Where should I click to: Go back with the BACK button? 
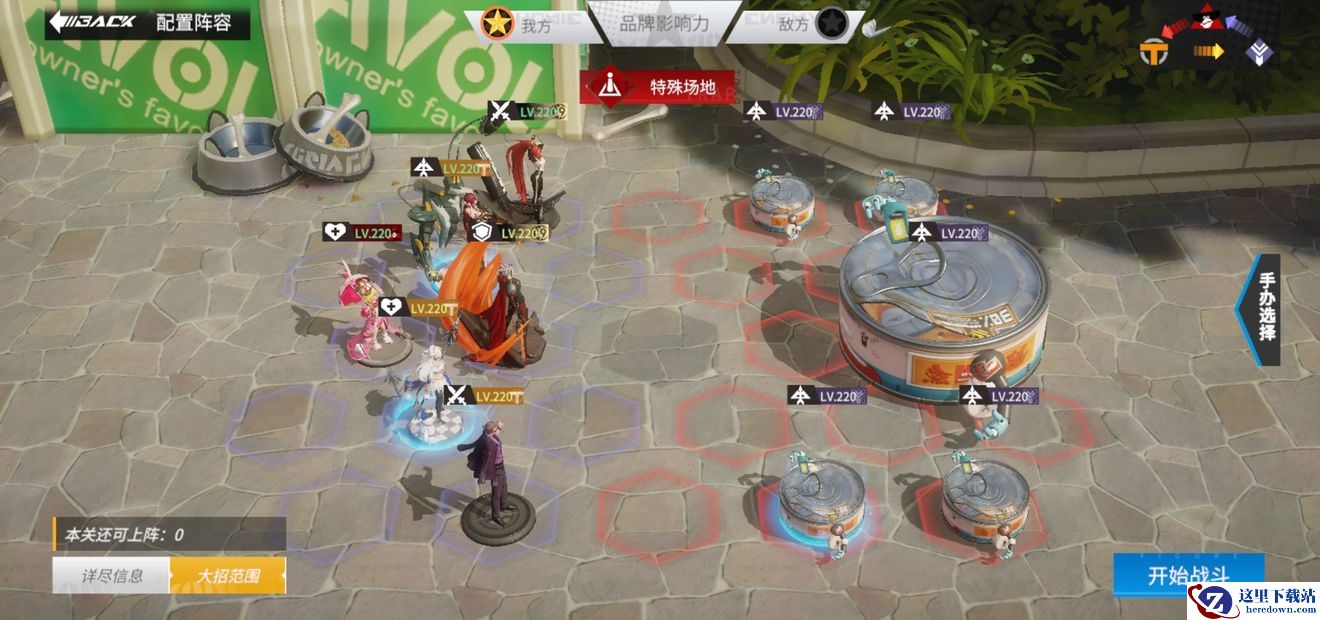point(93,23)
